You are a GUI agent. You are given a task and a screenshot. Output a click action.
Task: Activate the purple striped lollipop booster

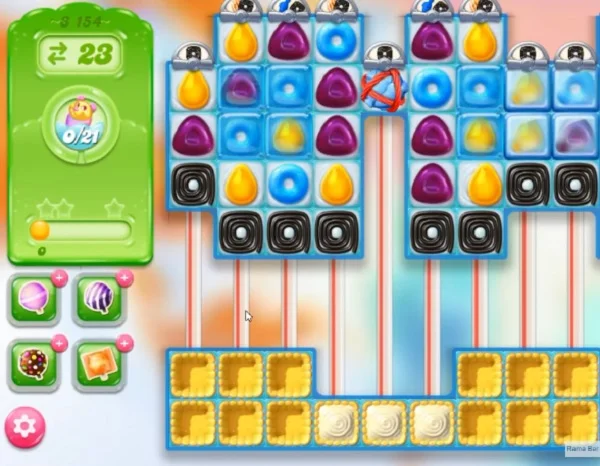click(97, 298)
